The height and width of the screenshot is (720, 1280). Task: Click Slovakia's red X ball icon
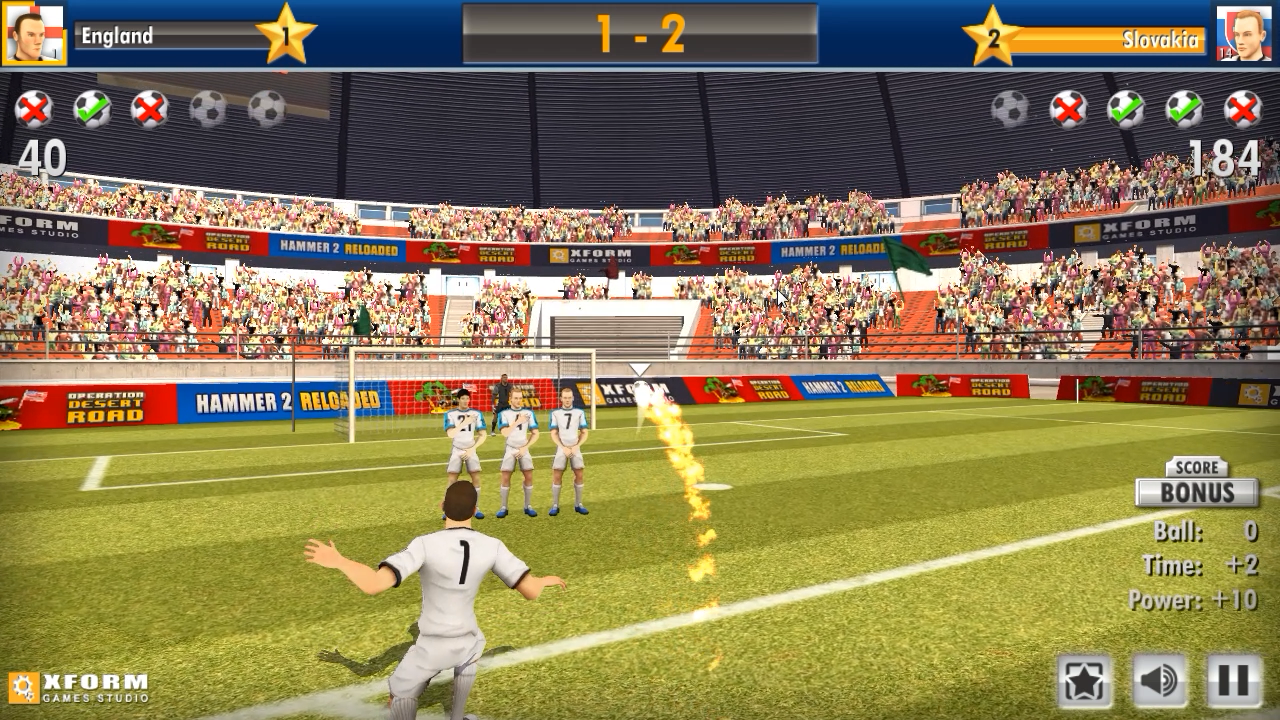[x=1068, y=110]
